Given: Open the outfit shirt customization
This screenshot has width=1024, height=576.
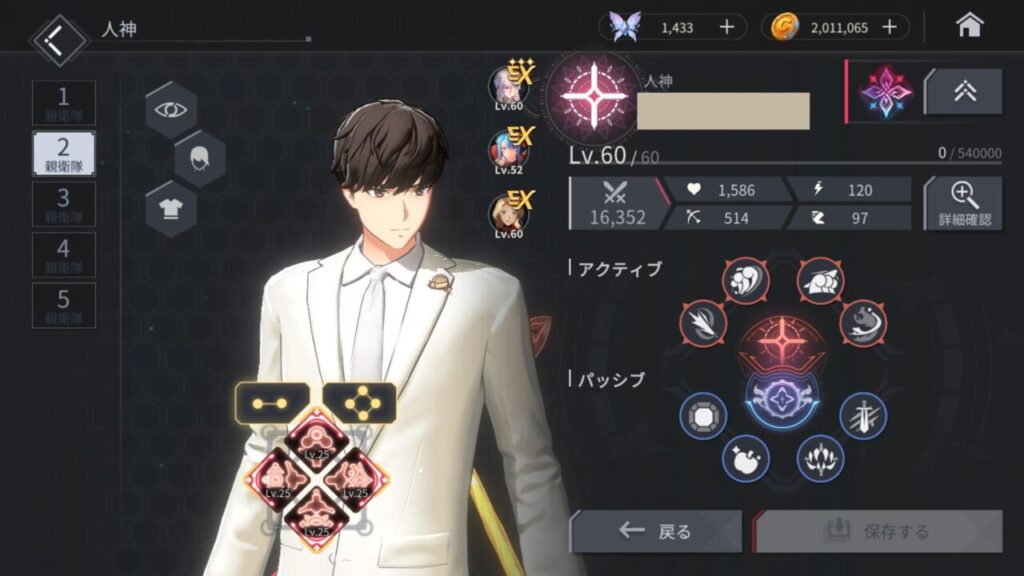Looking at the screenshot, I should (x=171, y=208).
